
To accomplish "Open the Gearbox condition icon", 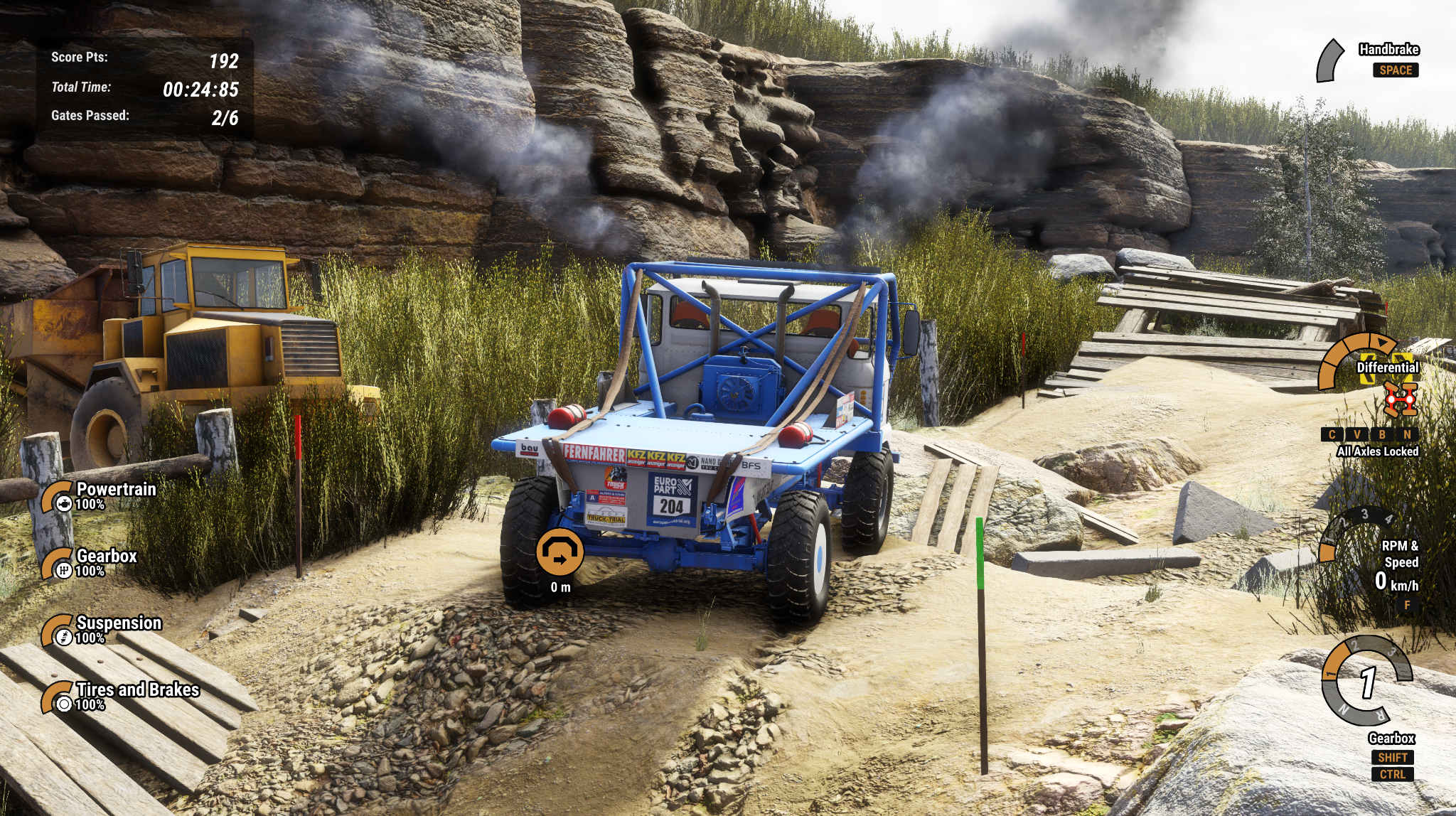I will pyautogui.click(x=63, y=570).
